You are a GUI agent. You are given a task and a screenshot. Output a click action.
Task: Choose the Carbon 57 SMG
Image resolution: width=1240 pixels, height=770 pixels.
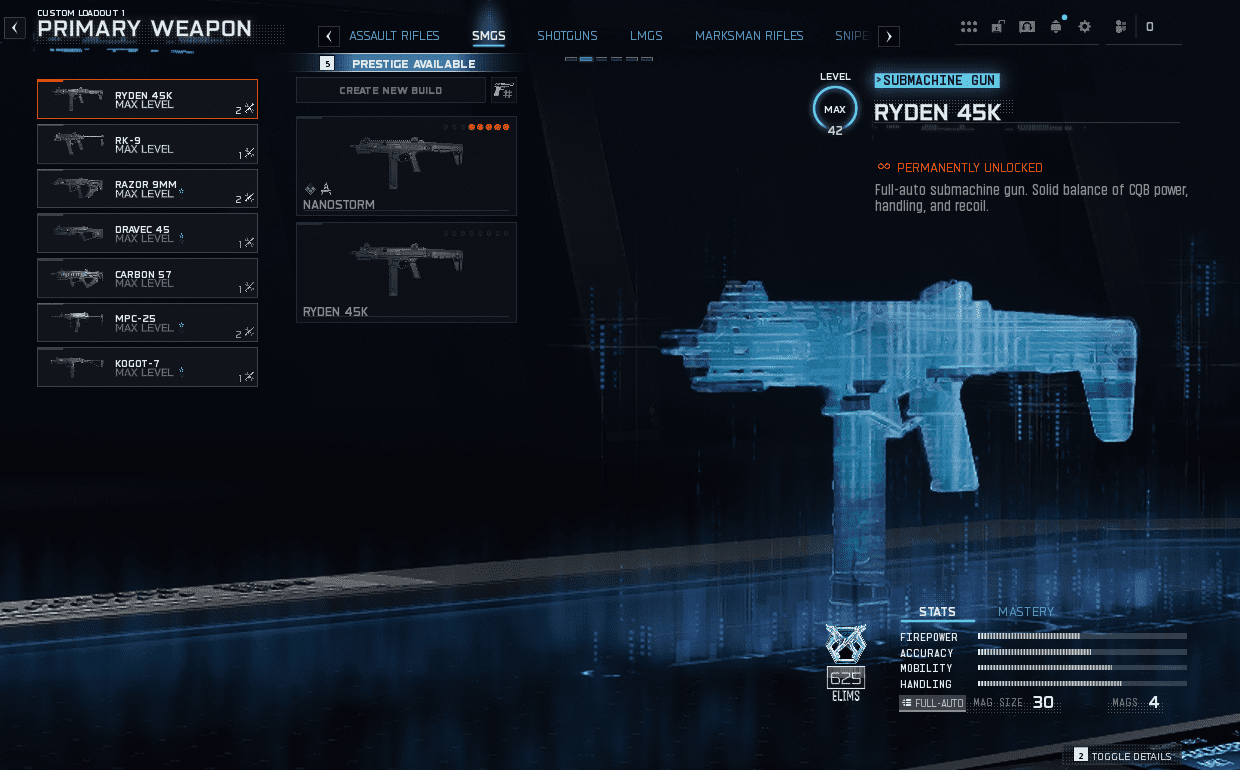click(147, 278)
